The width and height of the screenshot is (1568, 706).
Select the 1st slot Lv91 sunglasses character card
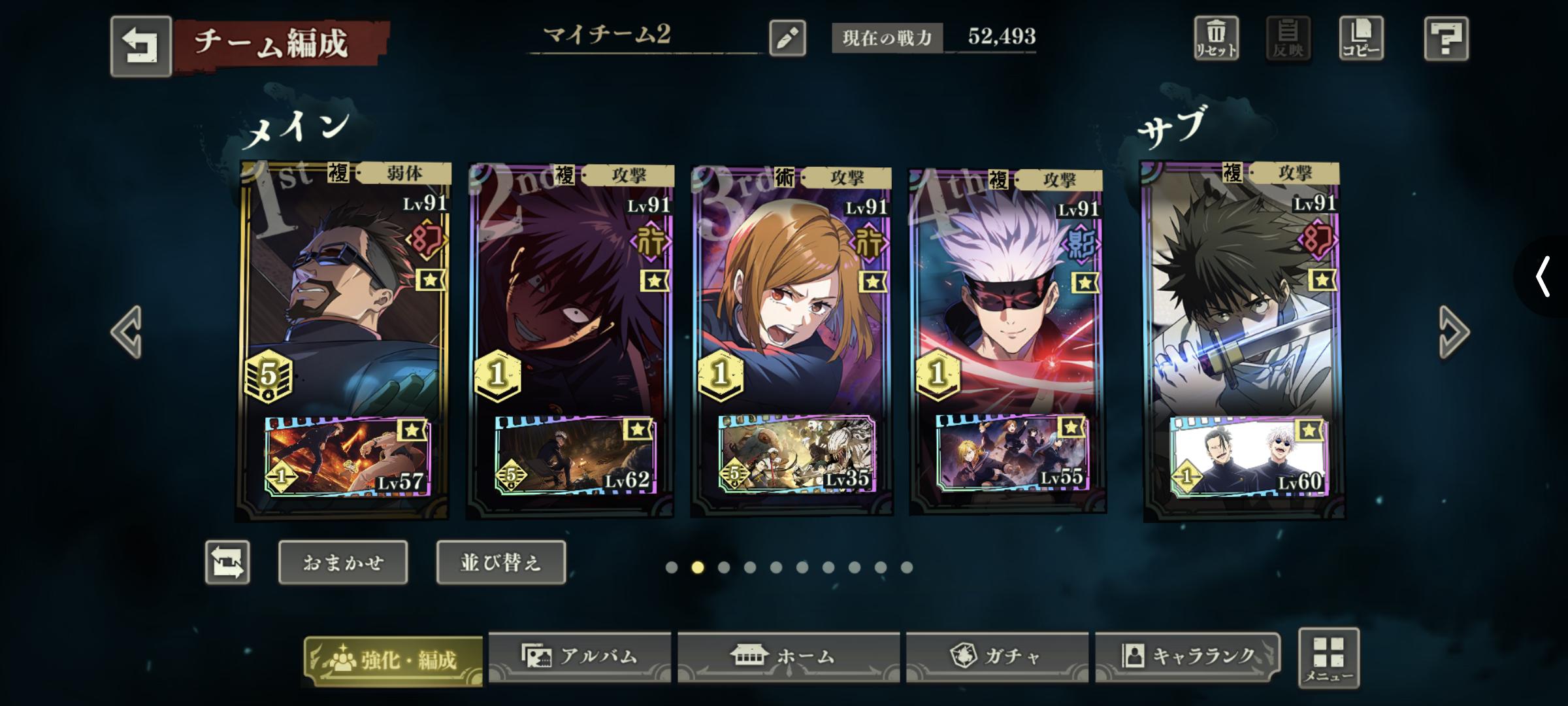343,294
